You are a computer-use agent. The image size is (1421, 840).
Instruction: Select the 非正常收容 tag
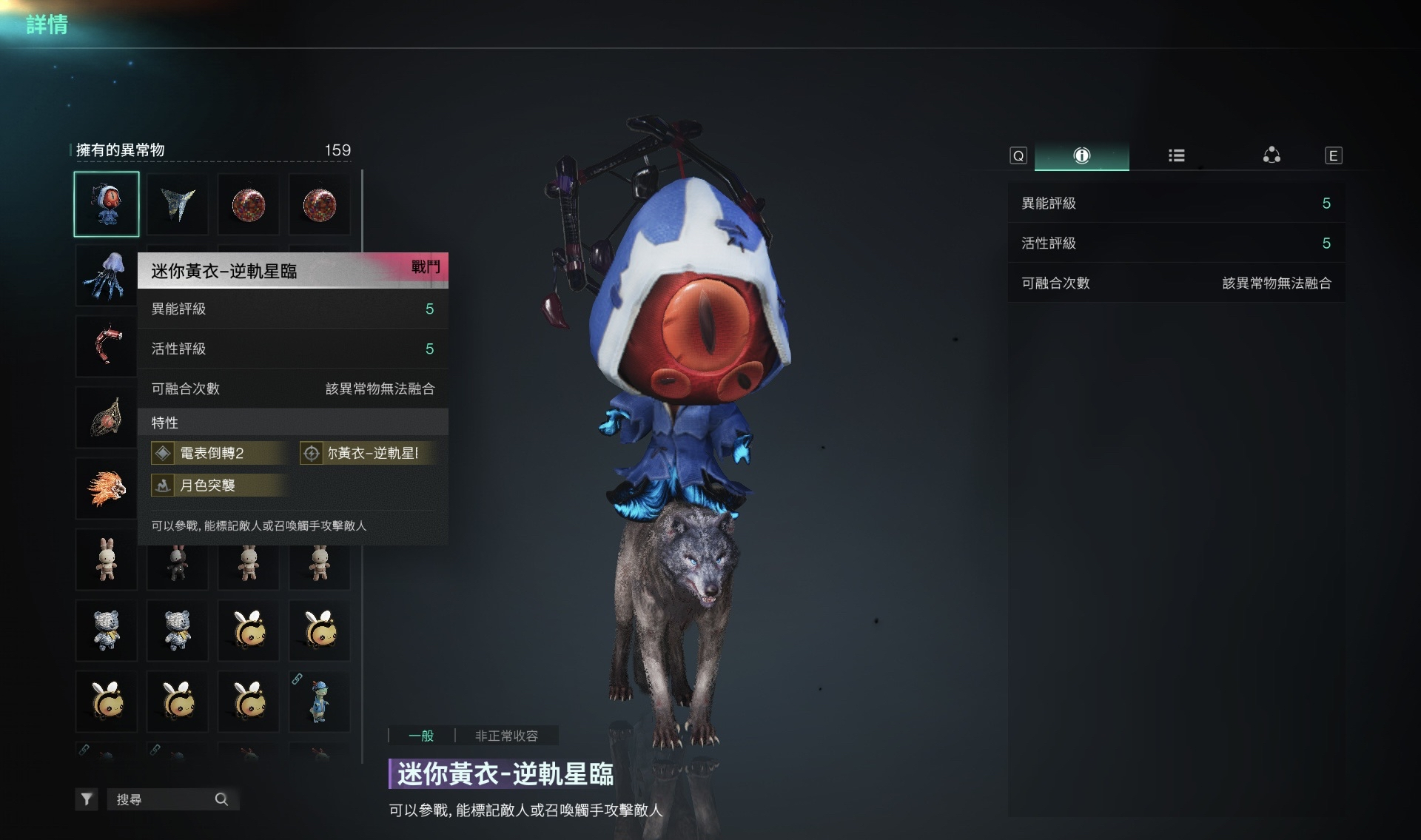(506, 736)
